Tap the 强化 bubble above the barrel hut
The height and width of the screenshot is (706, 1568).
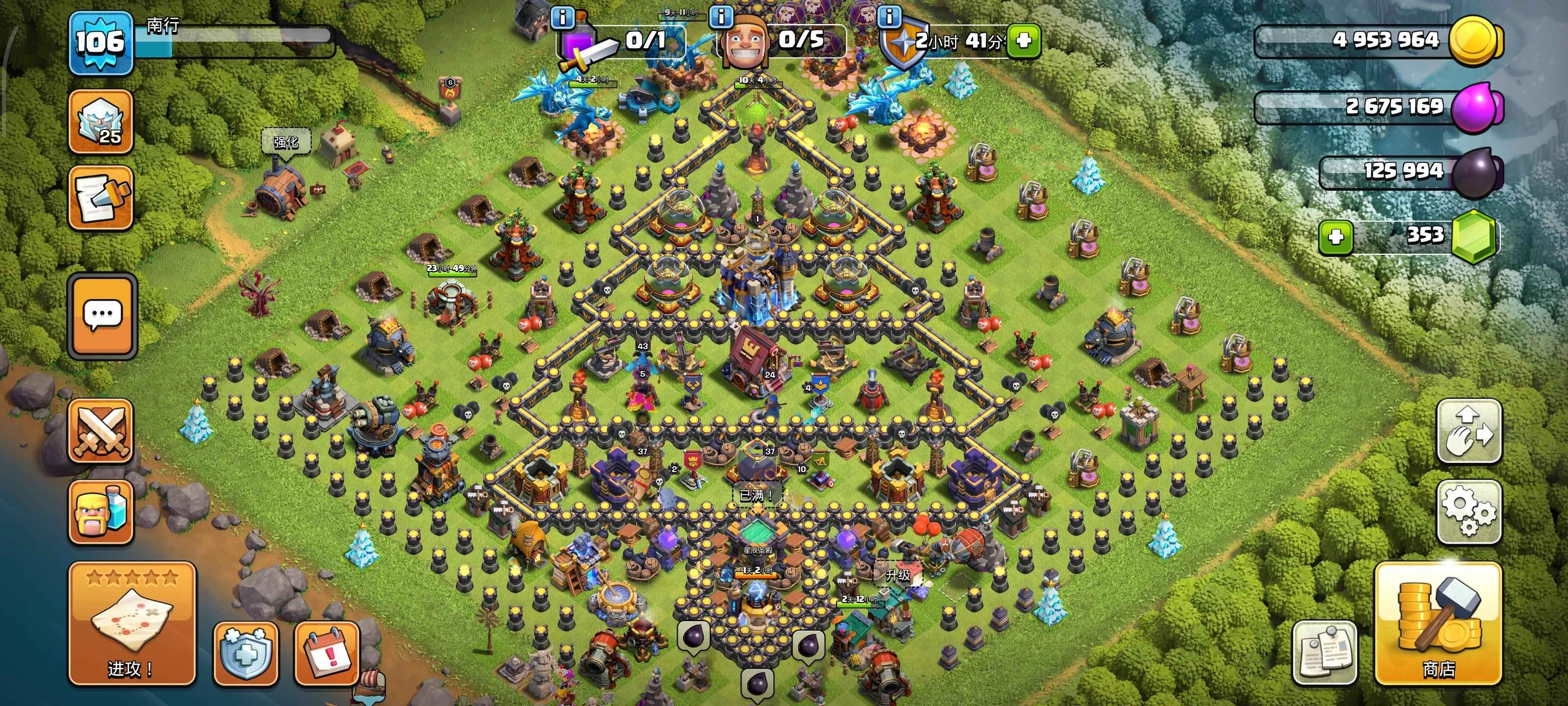pyautogui.click(x=286, y=142)
